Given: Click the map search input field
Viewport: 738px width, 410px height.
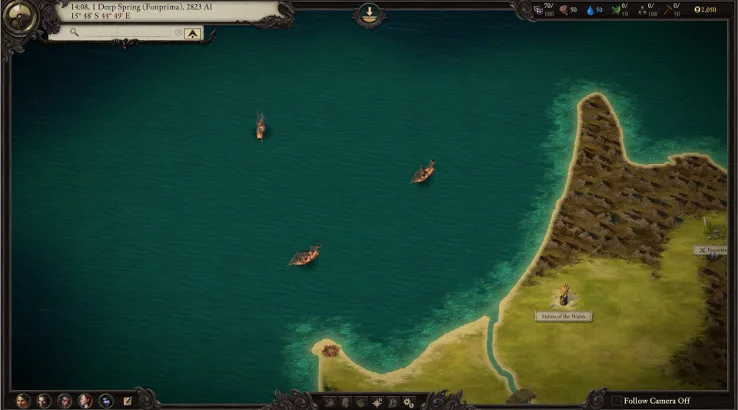Looking at the screenshot, I should tap(118, 33).
